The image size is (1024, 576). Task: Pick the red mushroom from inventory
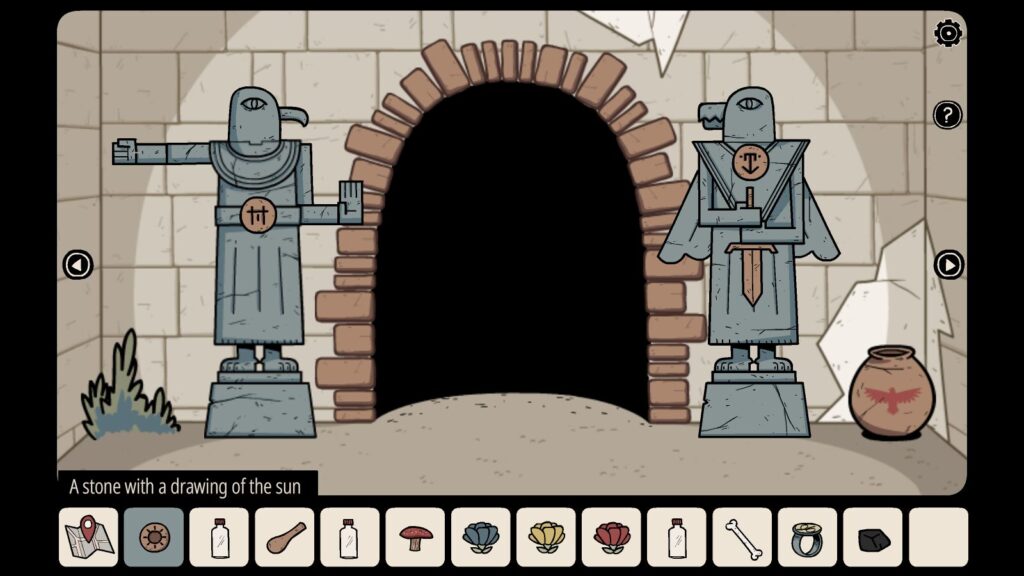pos(415,537)
